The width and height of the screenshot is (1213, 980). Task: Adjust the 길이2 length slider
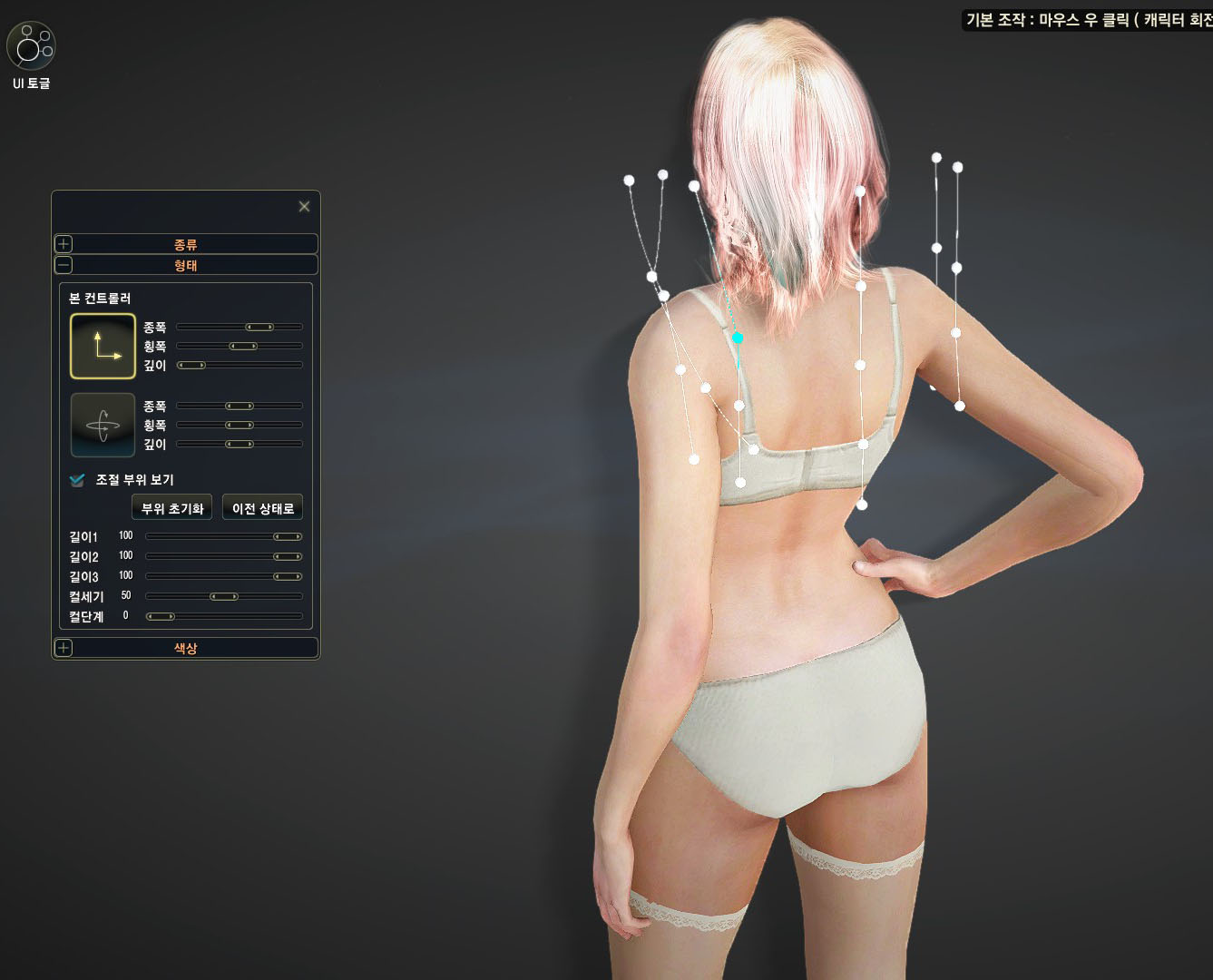click(288, 557)
